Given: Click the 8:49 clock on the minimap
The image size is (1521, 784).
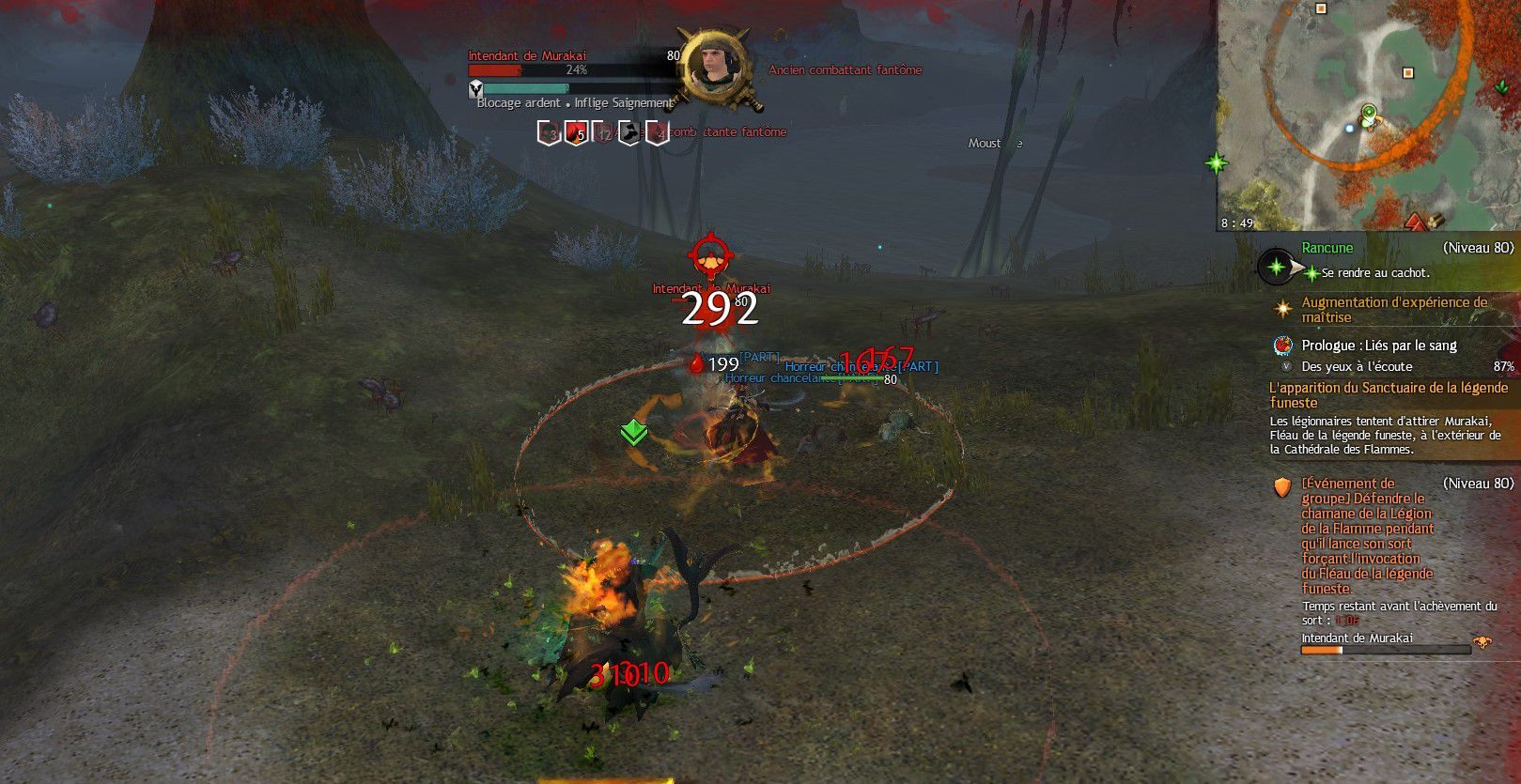Looking at the screenshot, I should click(1236, 223).
